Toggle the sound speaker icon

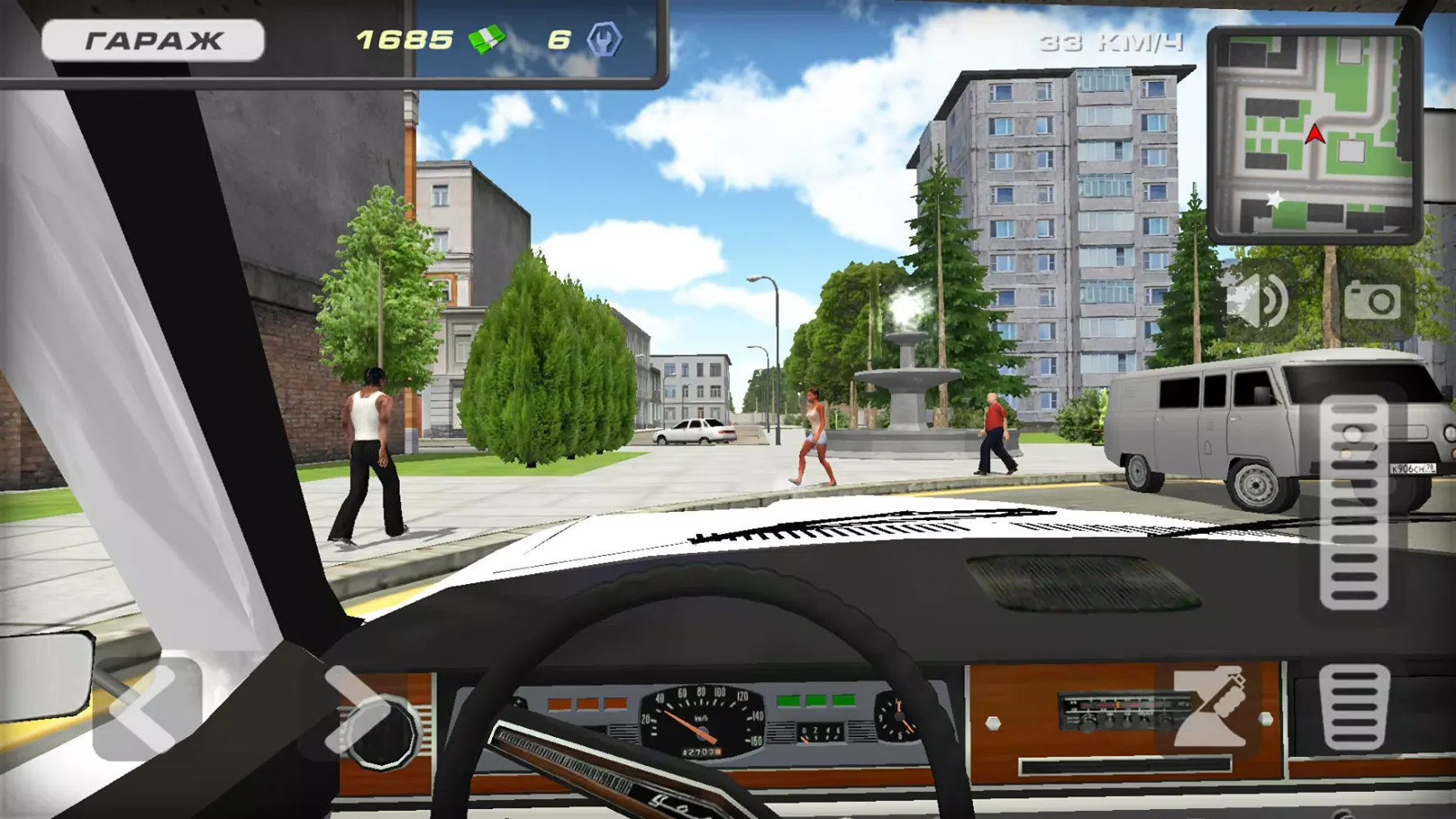[1259, 301]
